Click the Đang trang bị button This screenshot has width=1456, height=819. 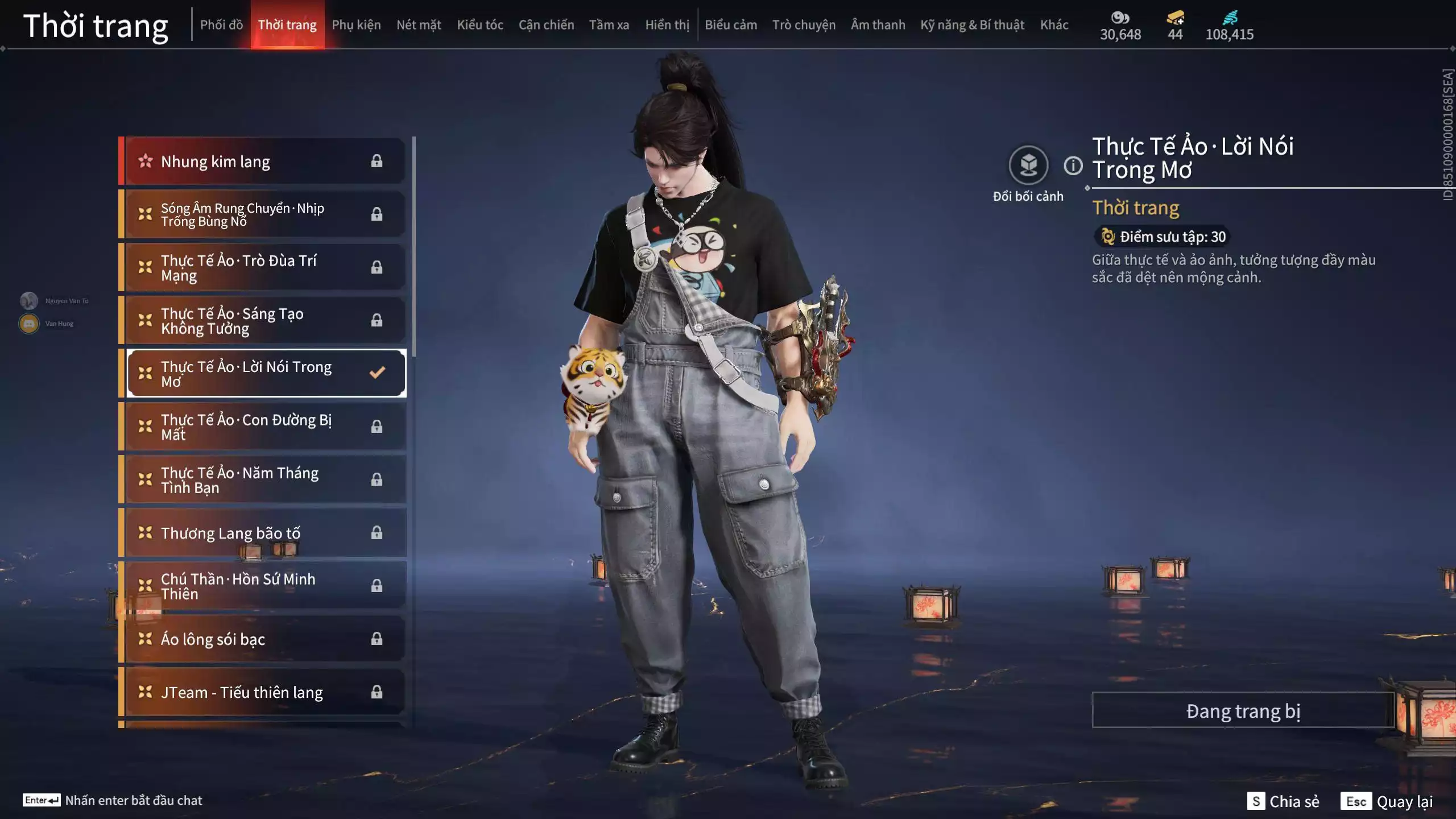(x=1243, y=711)
